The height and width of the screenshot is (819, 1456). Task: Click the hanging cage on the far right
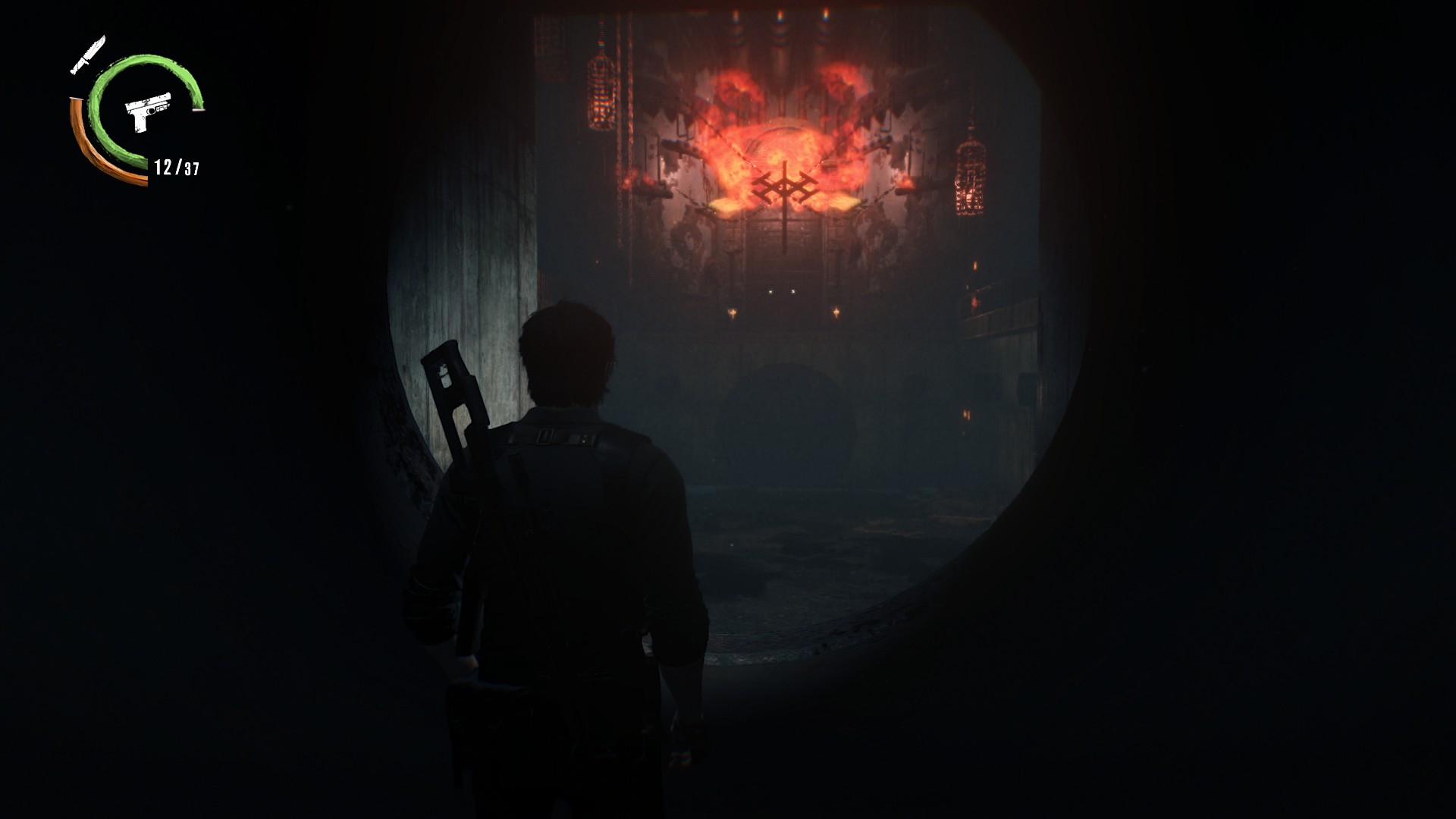tap(971, 178)
